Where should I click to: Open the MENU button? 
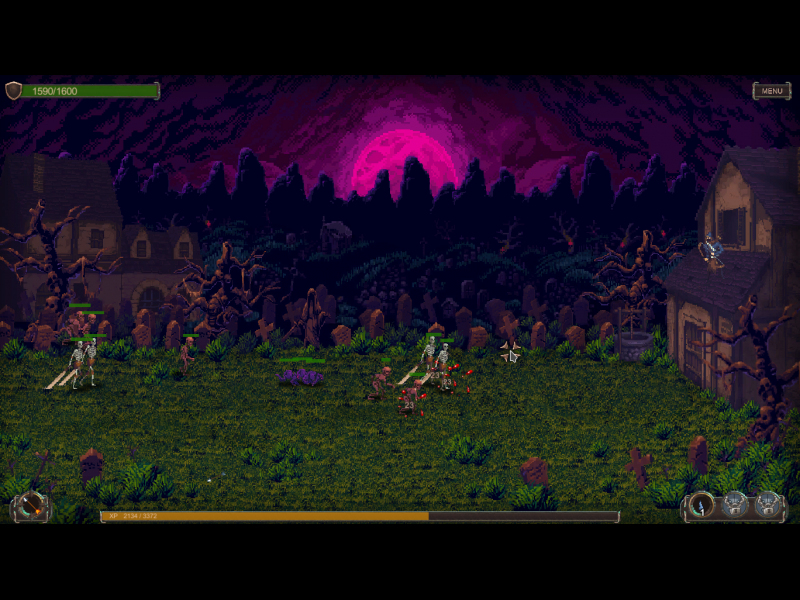pos(771,91)
